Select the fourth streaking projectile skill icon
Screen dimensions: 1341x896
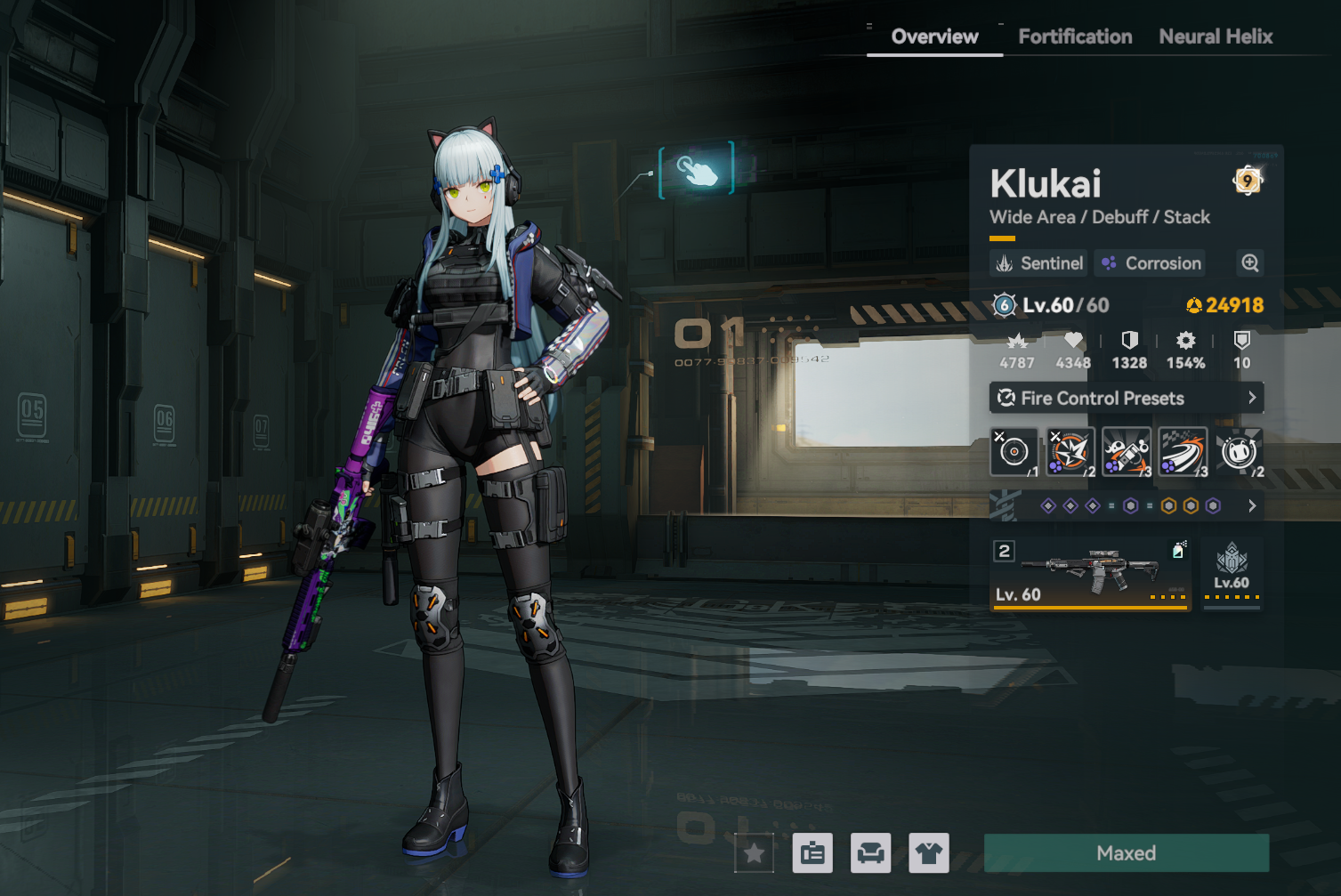1183,452
